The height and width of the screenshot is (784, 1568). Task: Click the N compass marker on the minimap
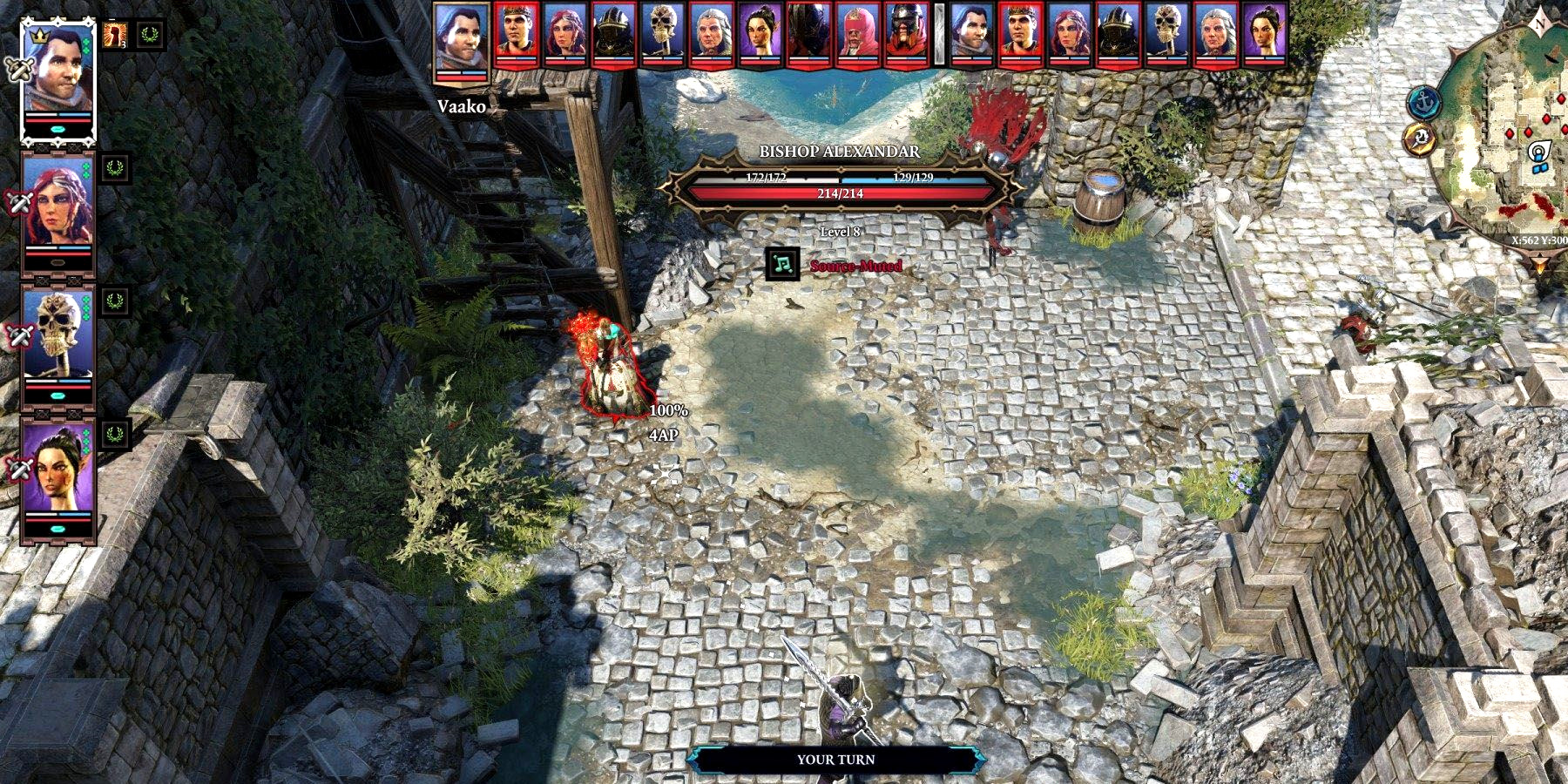[1540, 24]
